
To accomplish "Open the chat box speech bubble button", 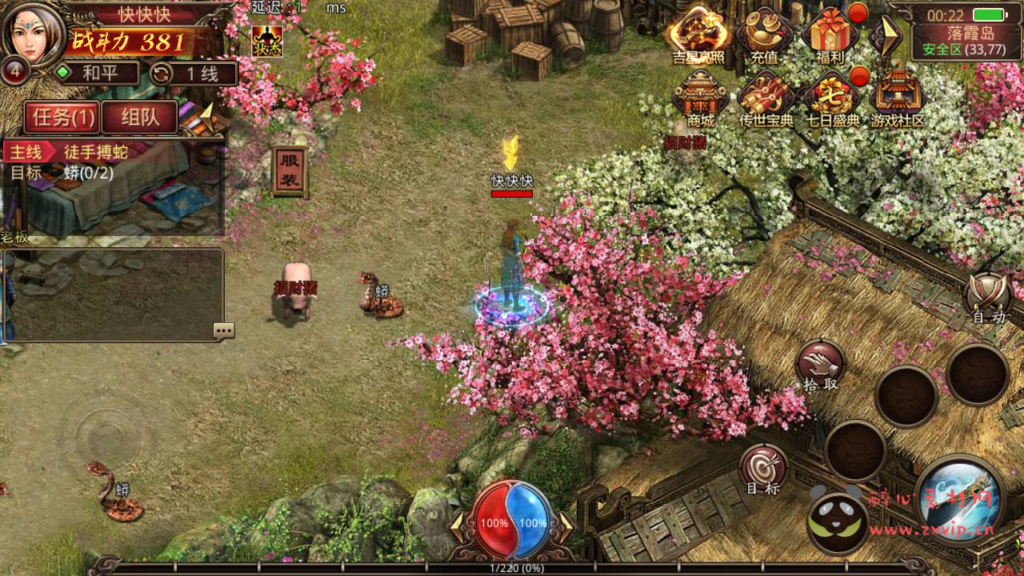I will point(223,330).
